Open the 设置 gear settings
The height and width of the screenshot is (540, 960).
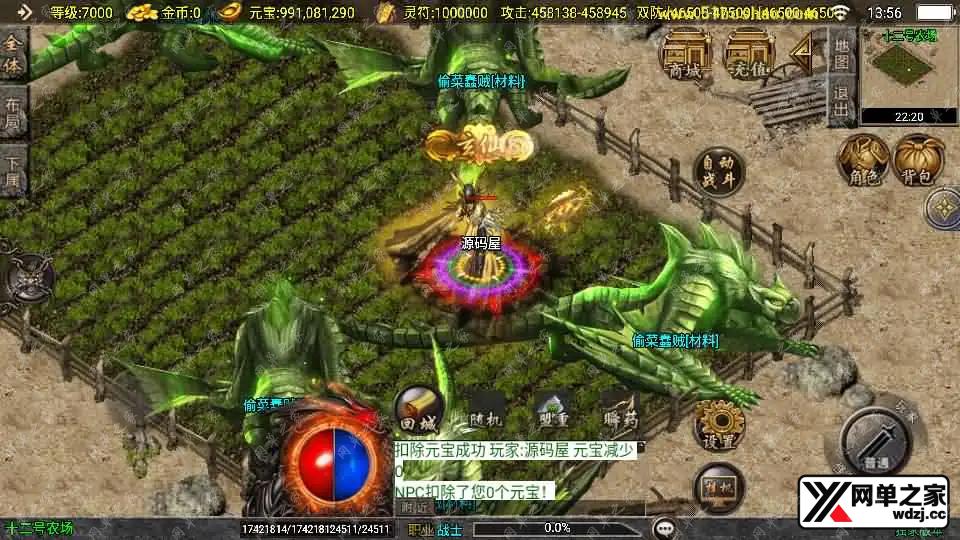tap(718, 425)
